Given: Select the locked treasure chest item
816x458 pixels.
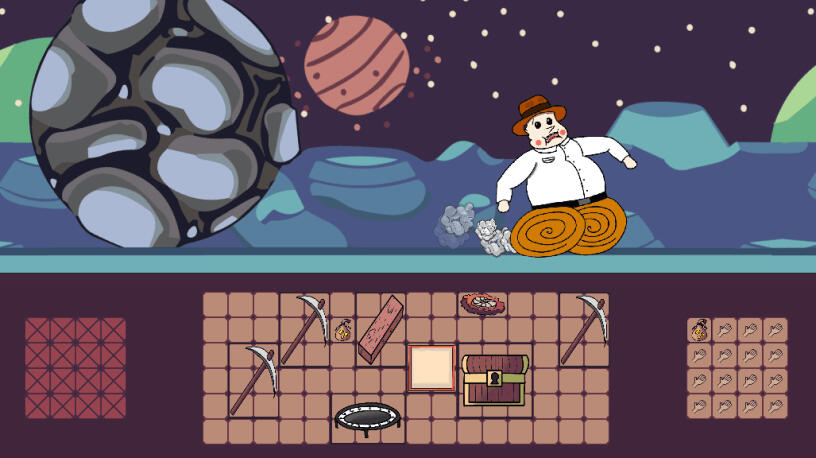Looking at the screenshot, I should pyautogui.click(x=494, y=380).
